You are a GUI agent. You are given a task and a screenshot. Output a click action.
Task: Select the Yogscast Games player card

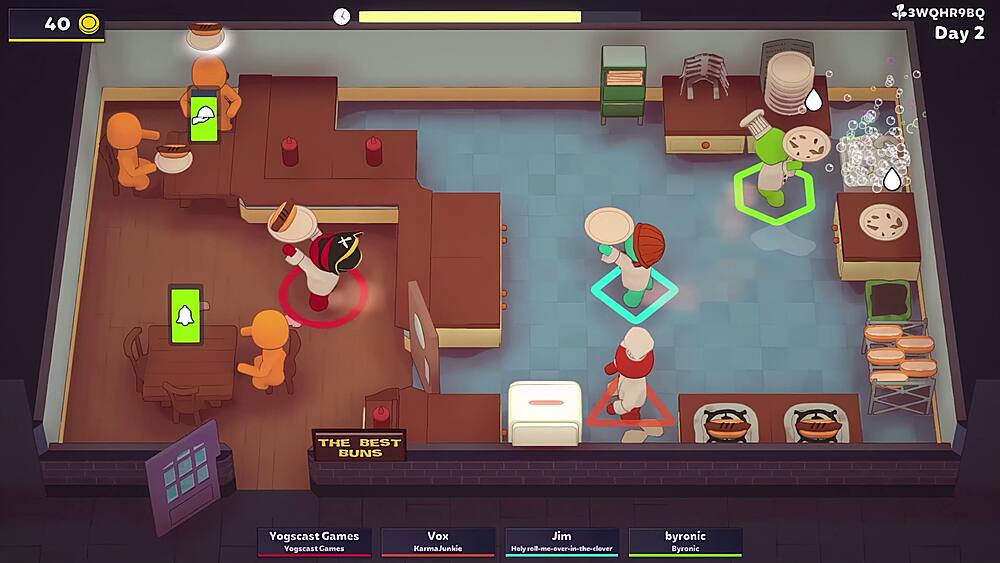click(314, 541)
